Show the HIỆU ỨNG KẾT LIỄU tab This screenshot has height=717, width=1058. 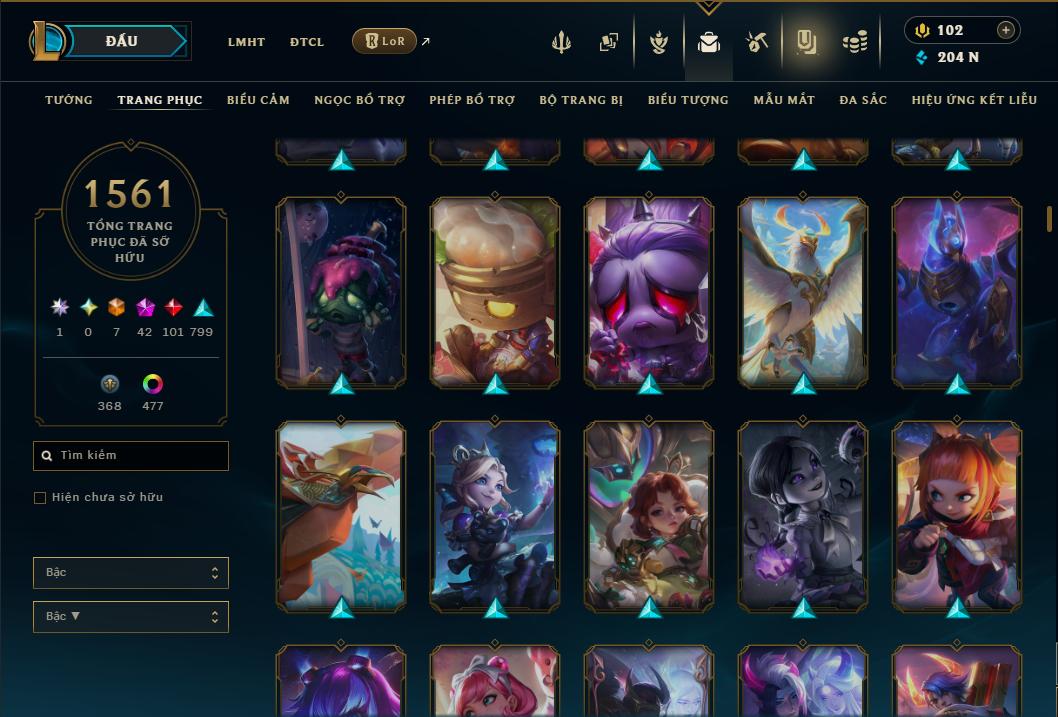click(x=972, y=100)
